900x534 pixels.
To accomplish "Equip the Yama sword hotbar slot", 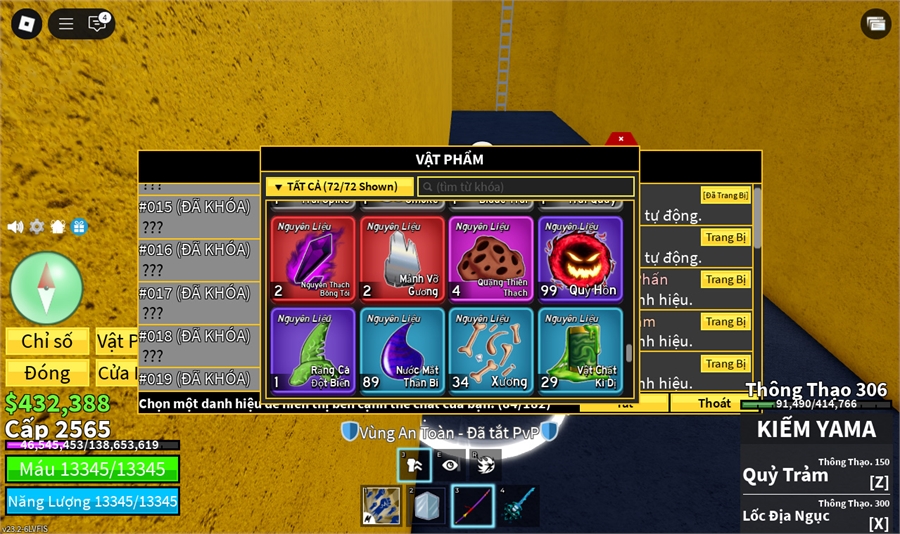I will [472, 506].
